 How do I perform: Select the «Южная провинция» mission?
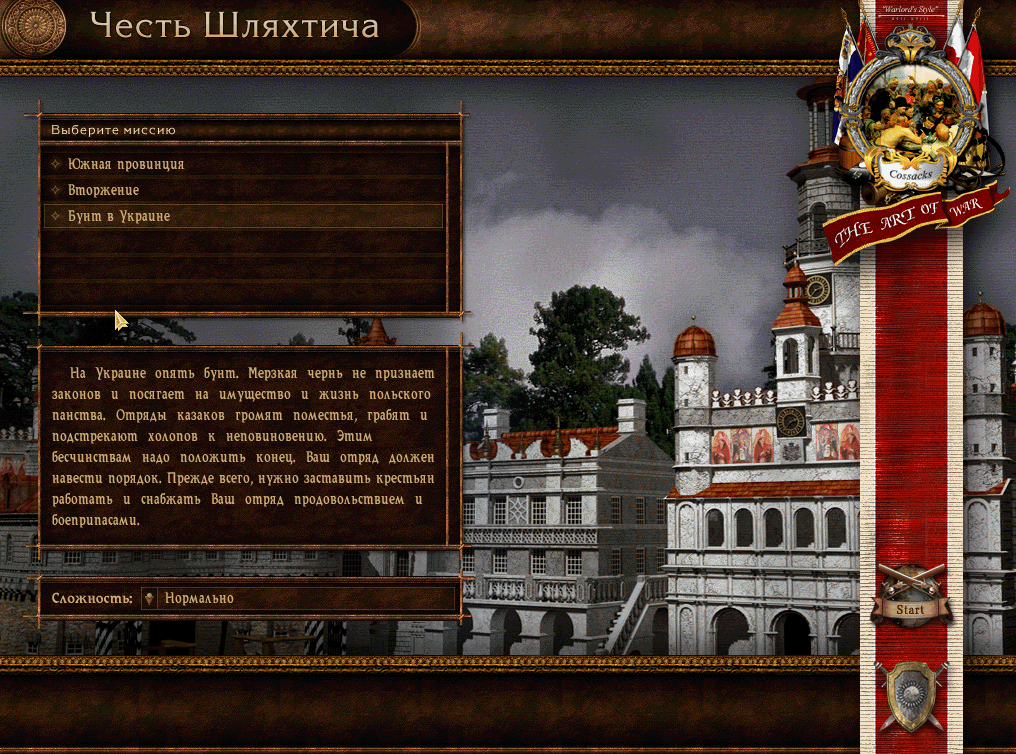[x=126, y=164]
